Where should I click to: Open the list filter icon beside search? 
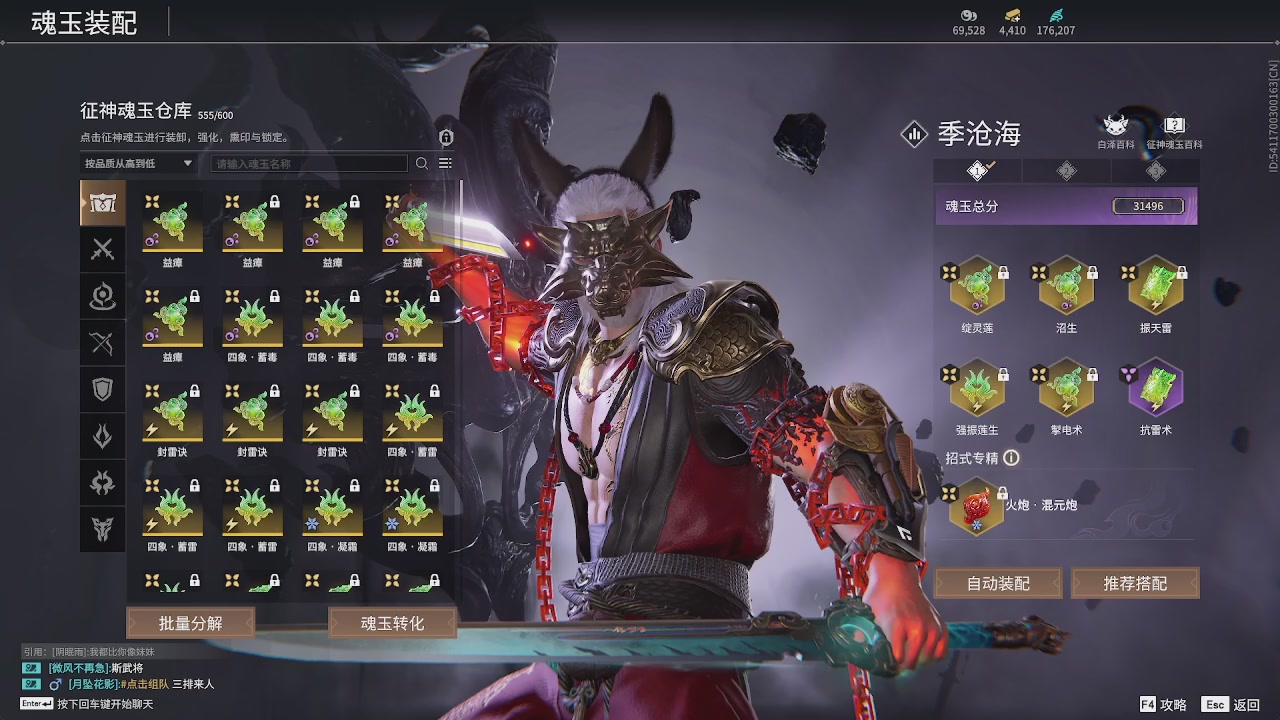[445, 164]
